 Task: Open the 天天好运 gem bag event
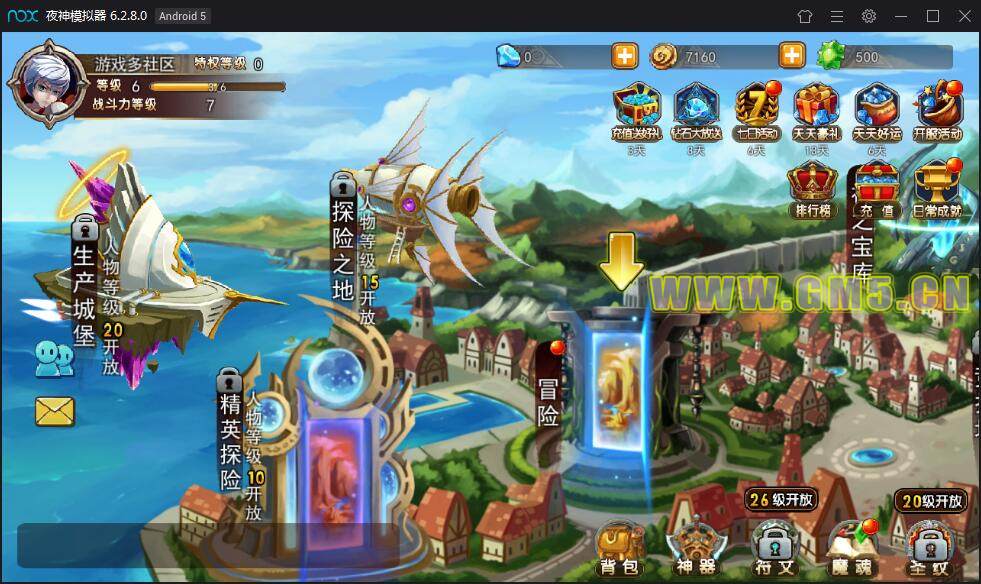877,111
